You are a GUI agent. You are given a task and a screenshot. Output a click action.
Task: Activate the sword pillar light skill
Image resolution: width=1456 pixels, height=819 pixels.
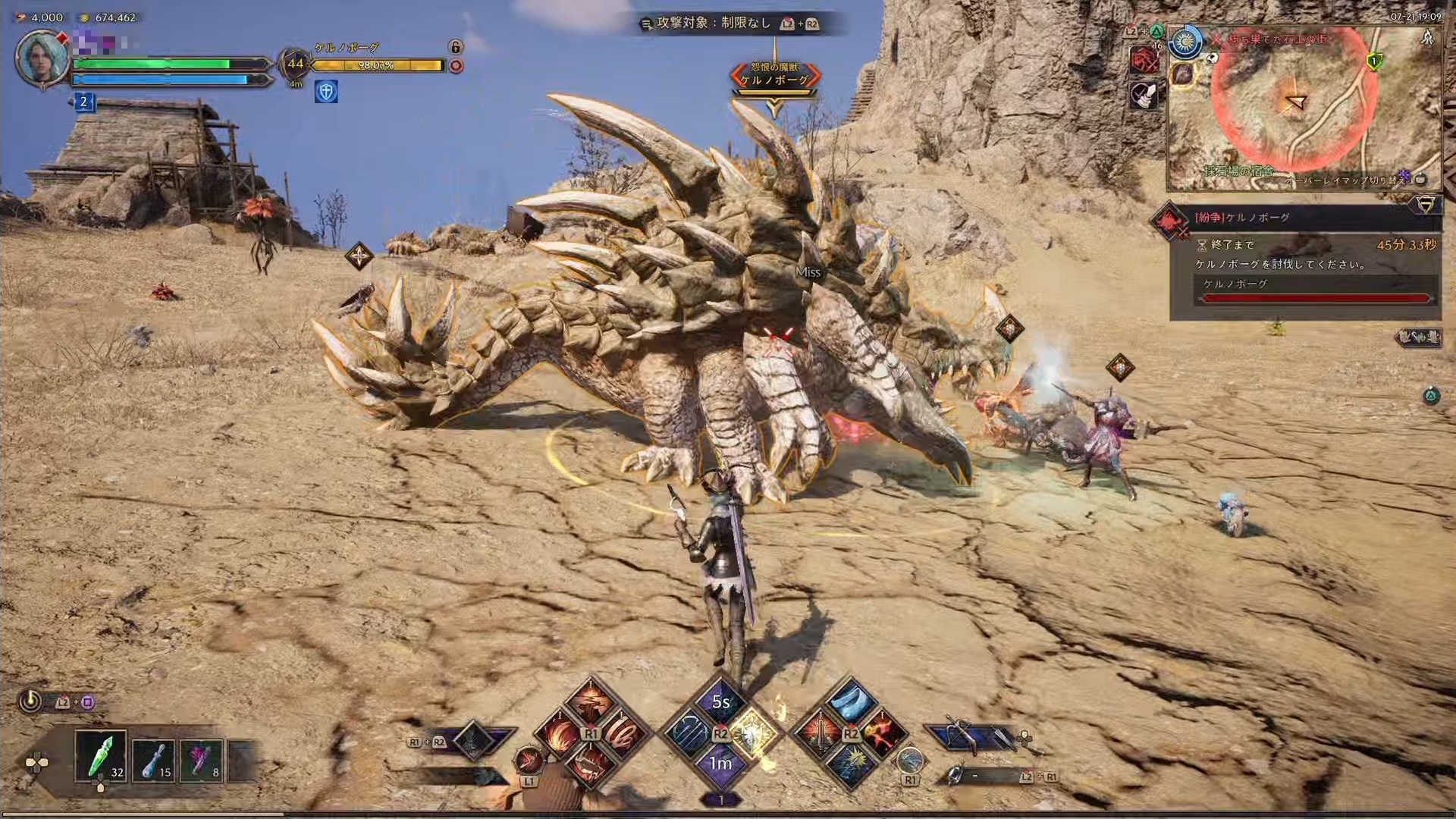819,734
